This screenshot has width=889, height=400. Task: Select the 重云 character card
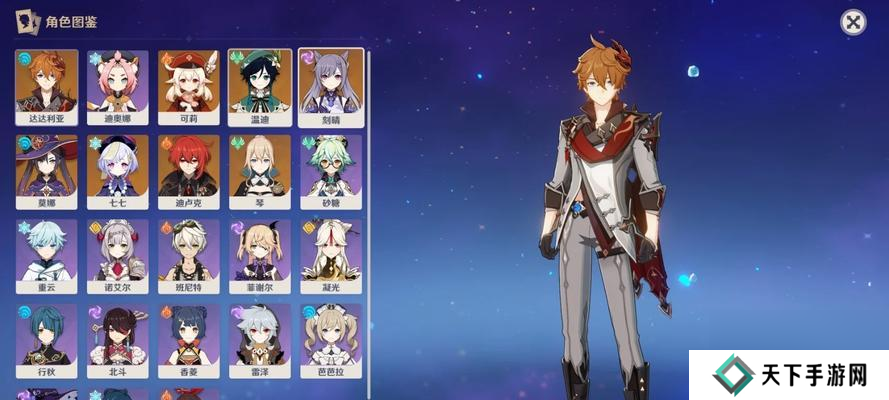coord(47,256)
